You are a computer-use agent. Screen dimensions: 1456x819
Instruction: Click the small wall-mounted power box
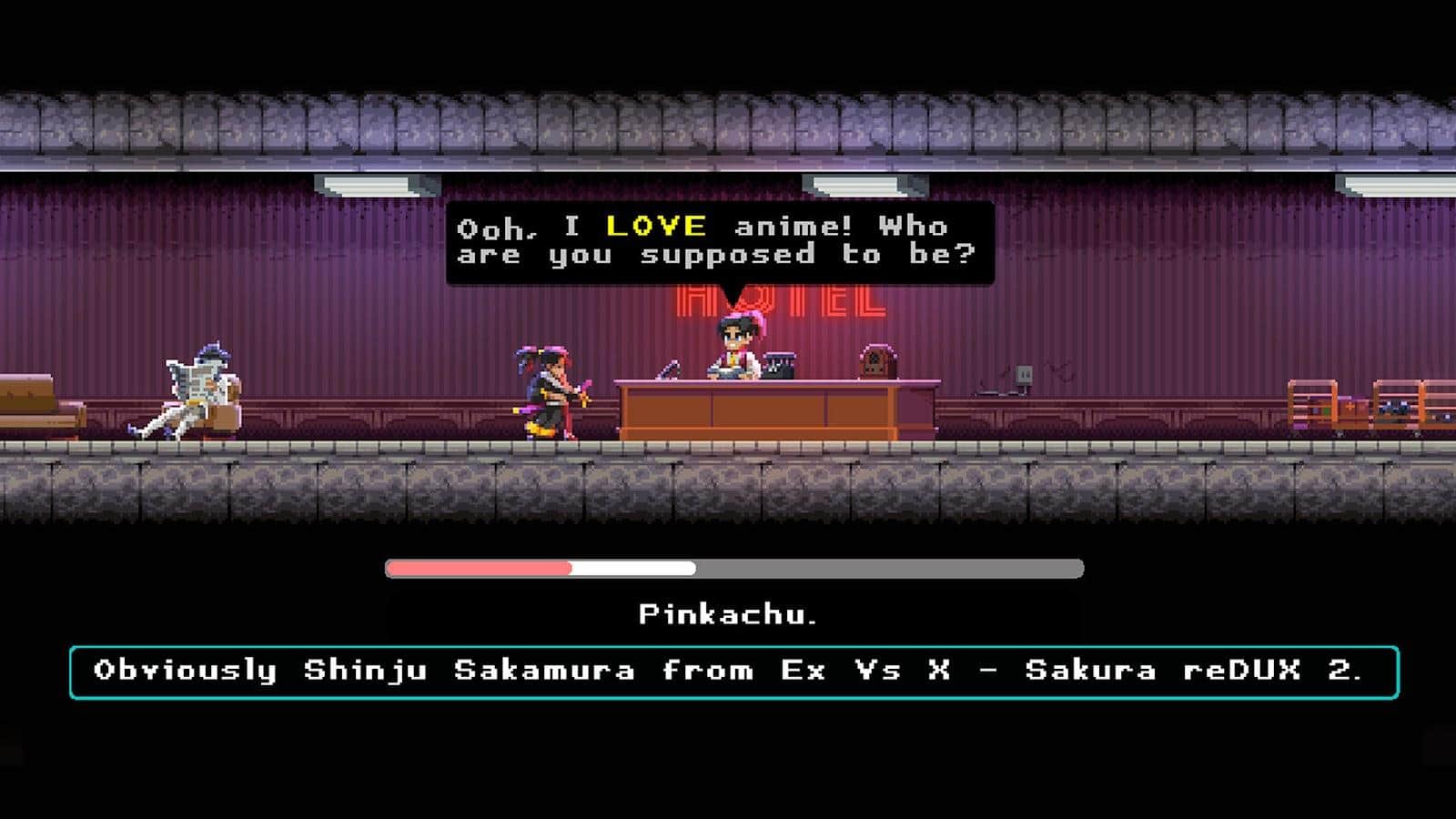[x=1026, y=375]
